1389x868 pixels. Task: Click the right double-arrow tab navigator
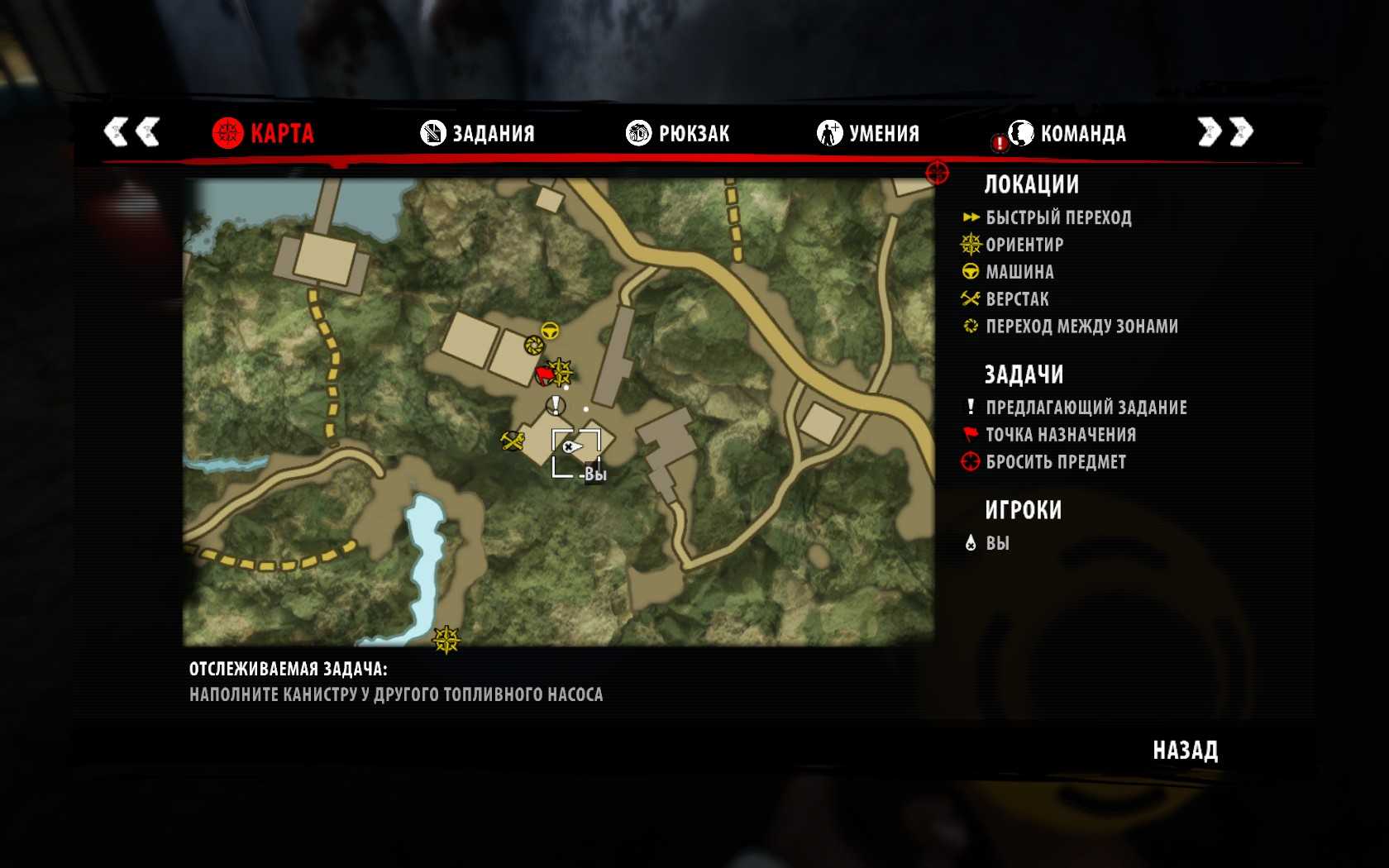pyautogui.click(x=1225, y=131)
